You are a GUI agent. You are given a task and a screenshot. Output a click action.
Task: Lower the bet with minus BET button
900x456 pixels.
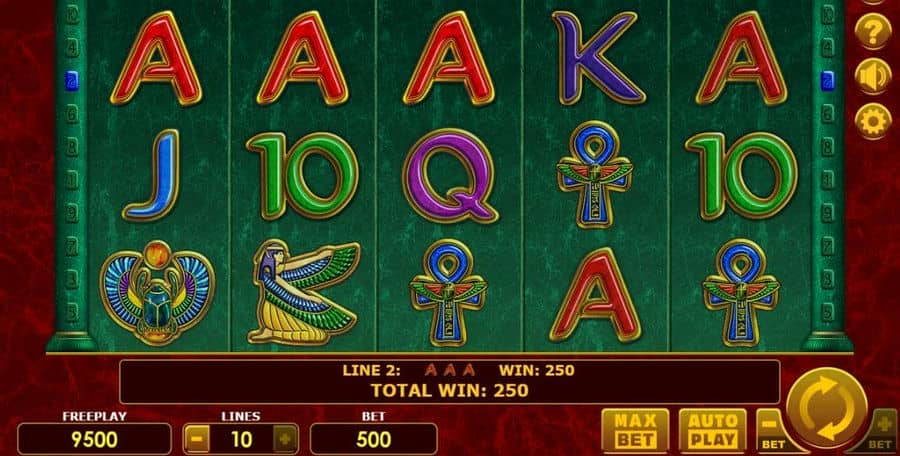(x=771, y=427)
